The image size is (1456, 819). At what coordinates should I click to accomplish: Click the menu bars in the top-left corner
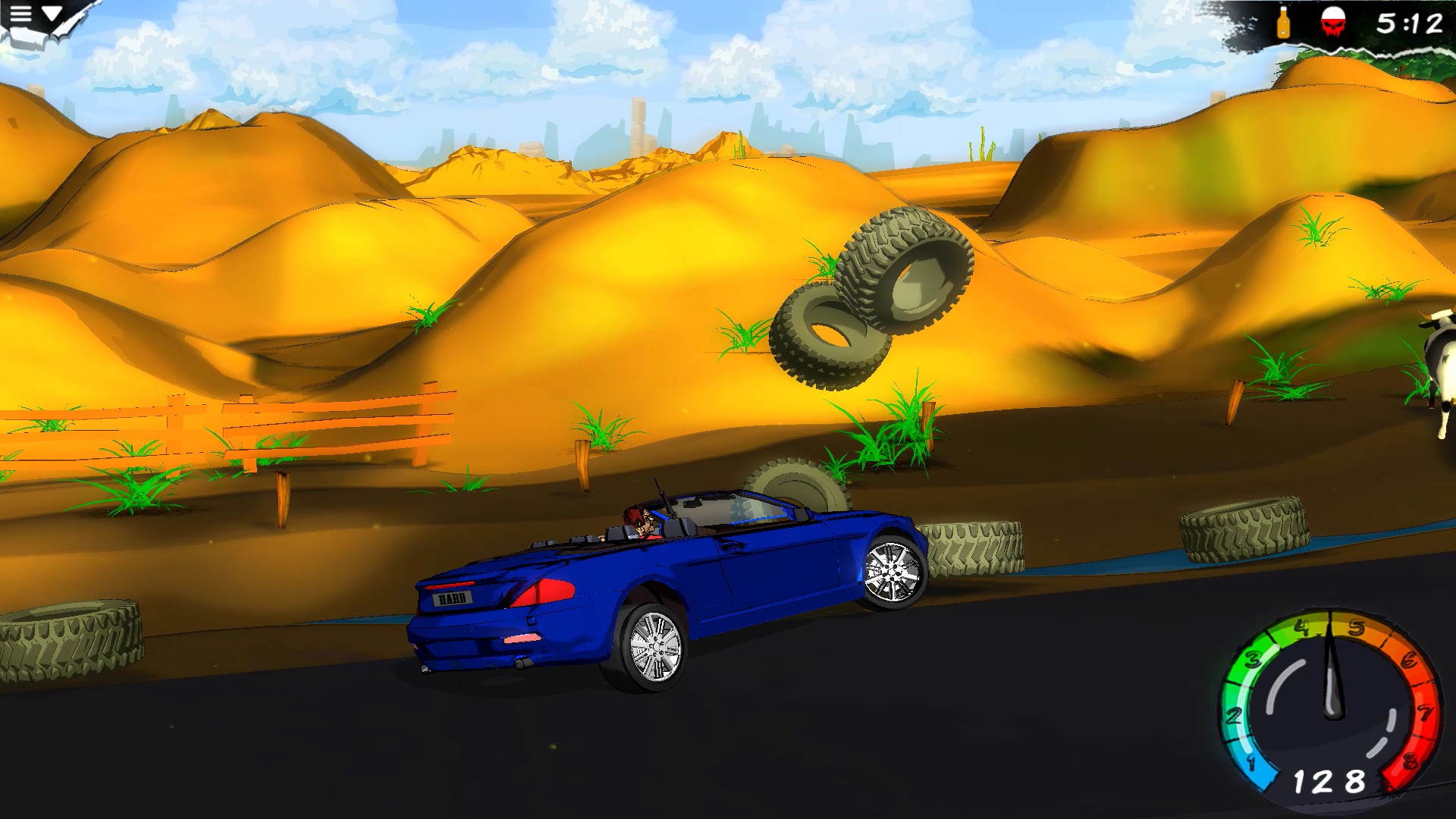tap(20, 14)
